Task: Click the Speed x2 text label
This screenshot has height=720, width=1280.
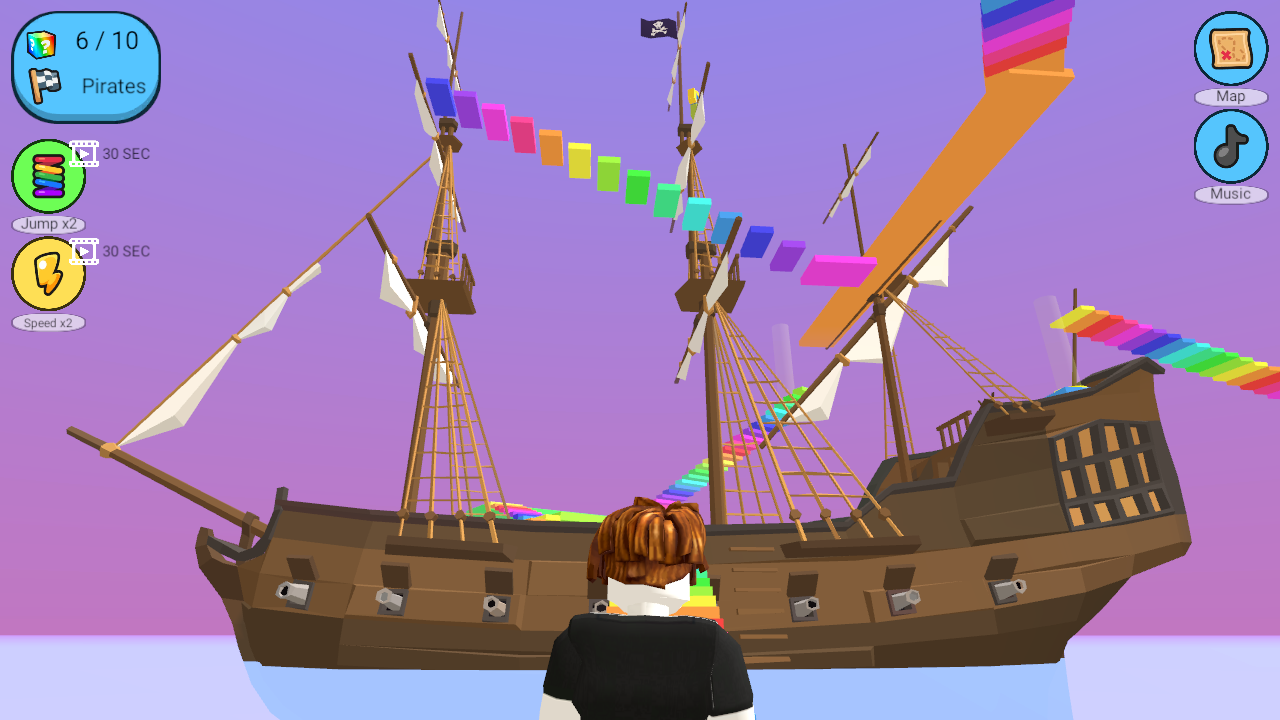Action: [48, 322]
